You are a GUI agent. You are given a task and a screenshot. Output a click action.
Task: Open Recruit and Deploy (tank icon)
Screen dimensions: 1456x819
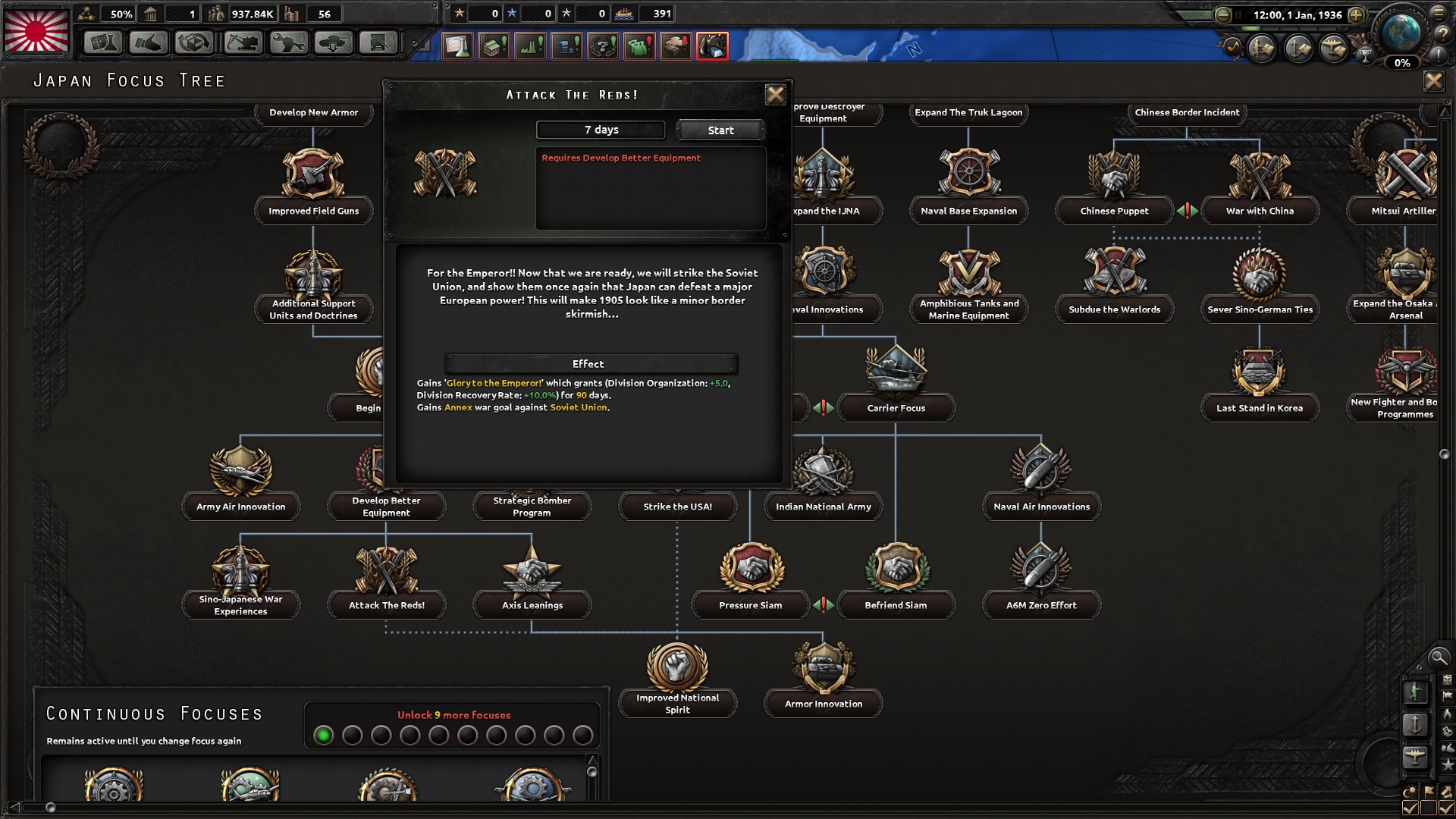point(332,43)
